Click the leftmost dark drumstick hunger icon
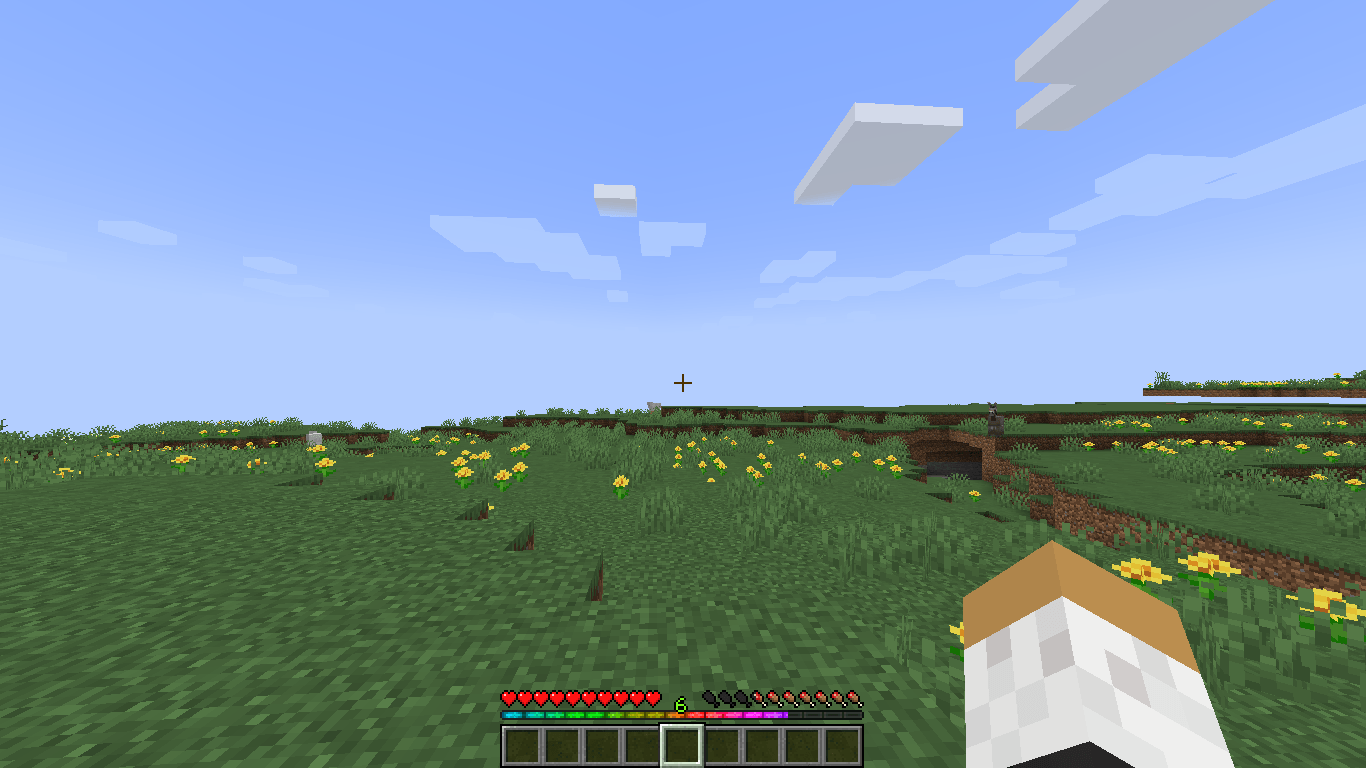The height and width of the screenshot is (768, 1366). pos(711,700)
